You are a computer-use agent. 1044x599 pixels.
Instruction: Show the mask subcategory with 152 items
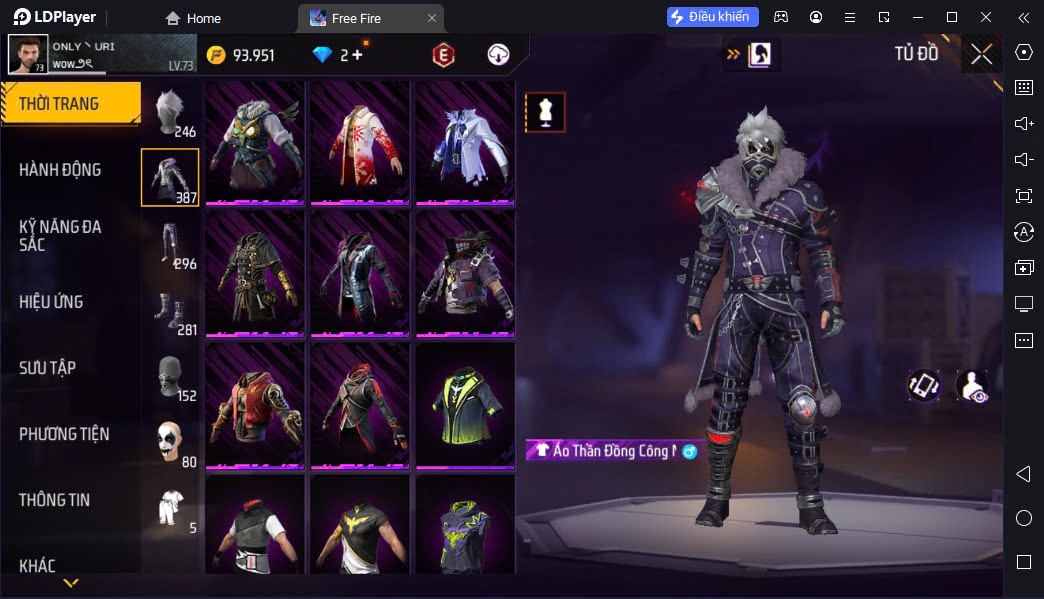coord(171,376)
